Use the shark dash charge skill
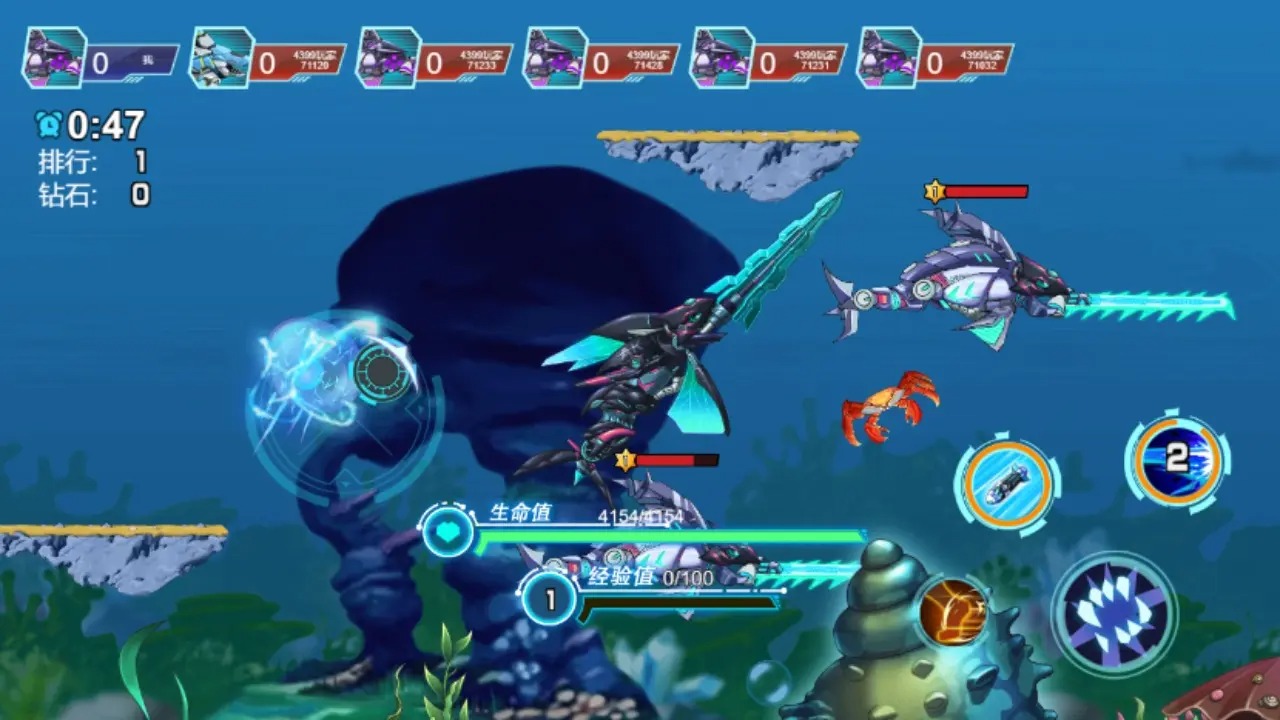 (1007, 484)
